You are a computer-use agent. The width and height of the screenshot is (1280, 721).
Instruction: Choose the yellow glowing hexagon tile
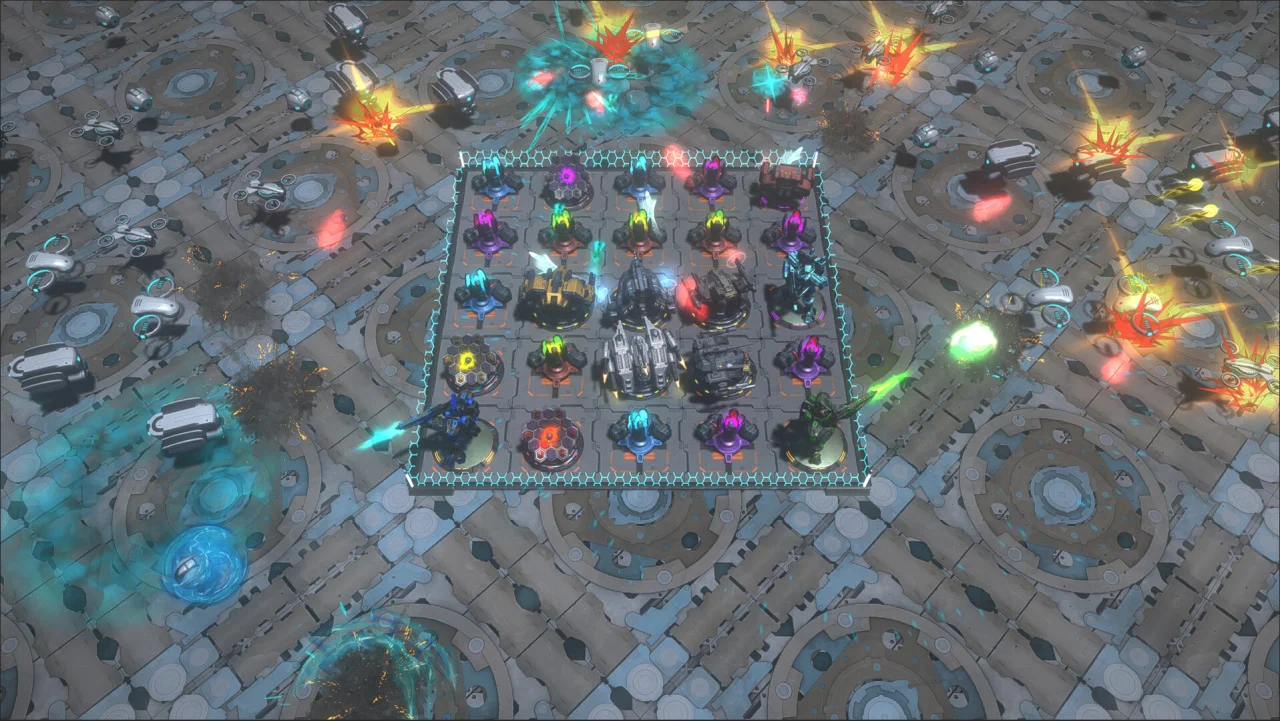click(x=473, y=364)
